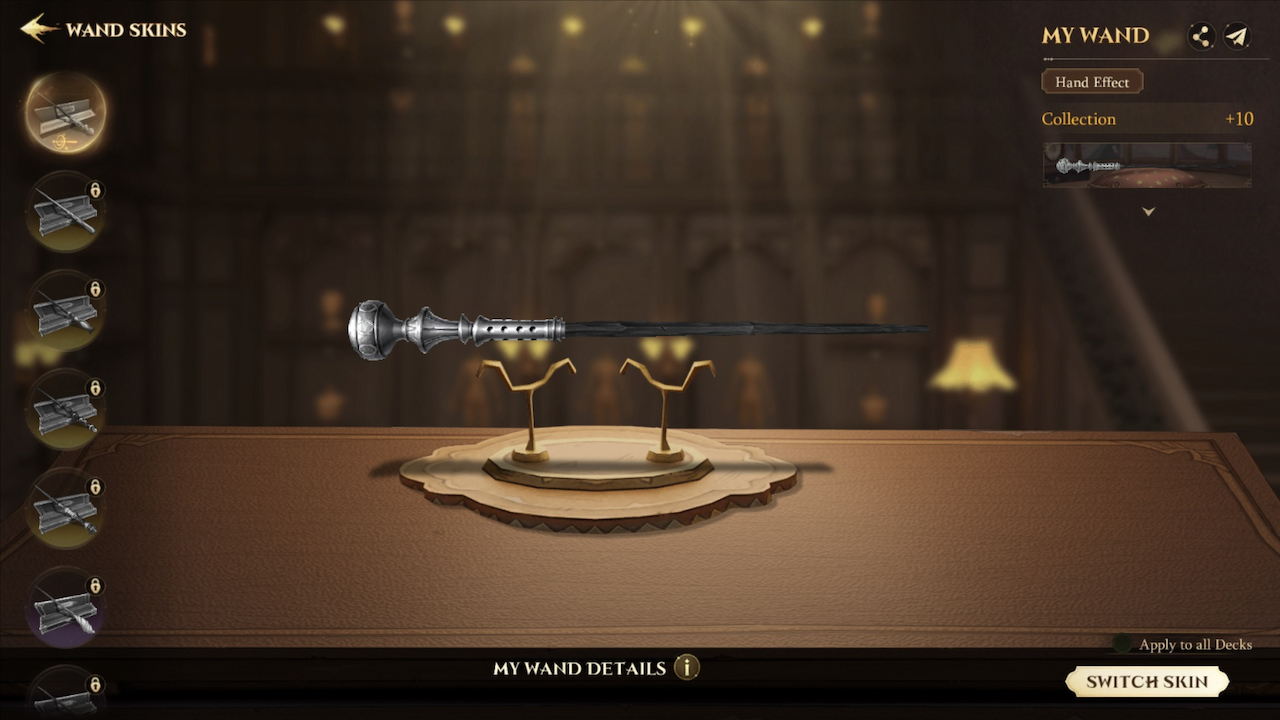Click the info icon beside My Wand Details
The height and width of the screenshot is (720, 1280).
[688, 669]
